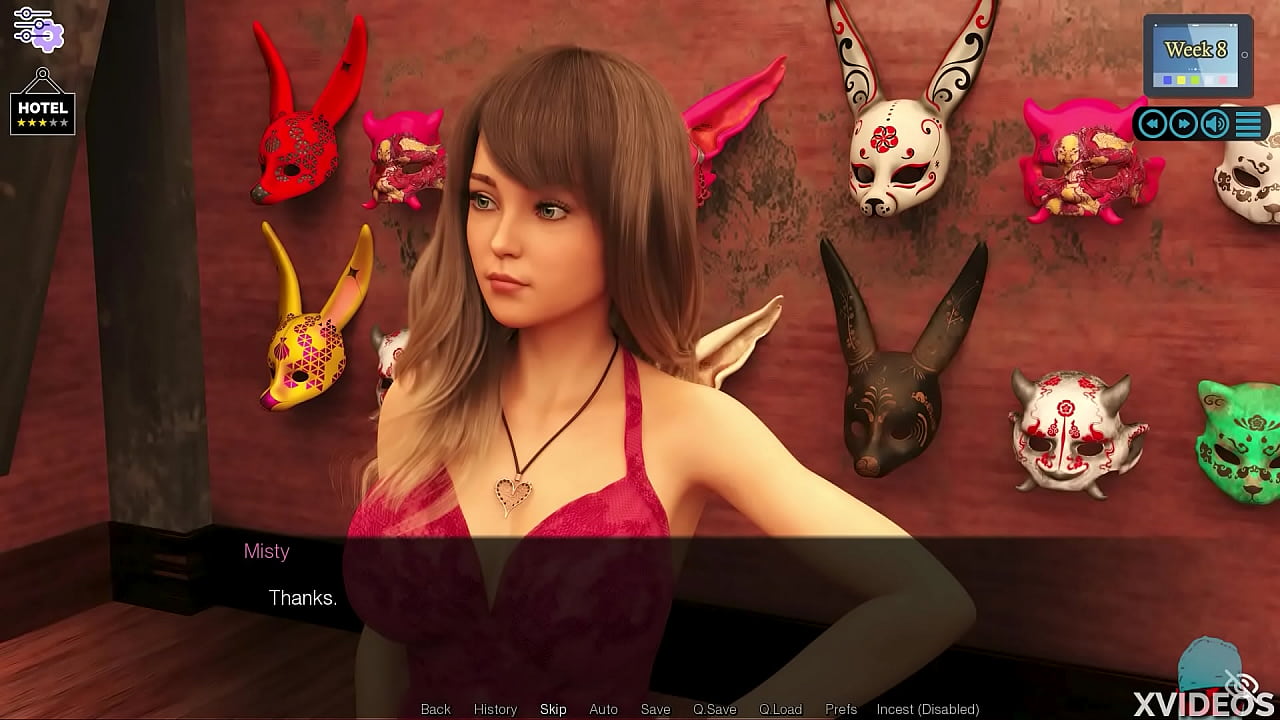Open the hamburger menu beside the speaker icon
Image resolution: width=1280 pixels, height=720 pixels.
tap(1248, 122)
